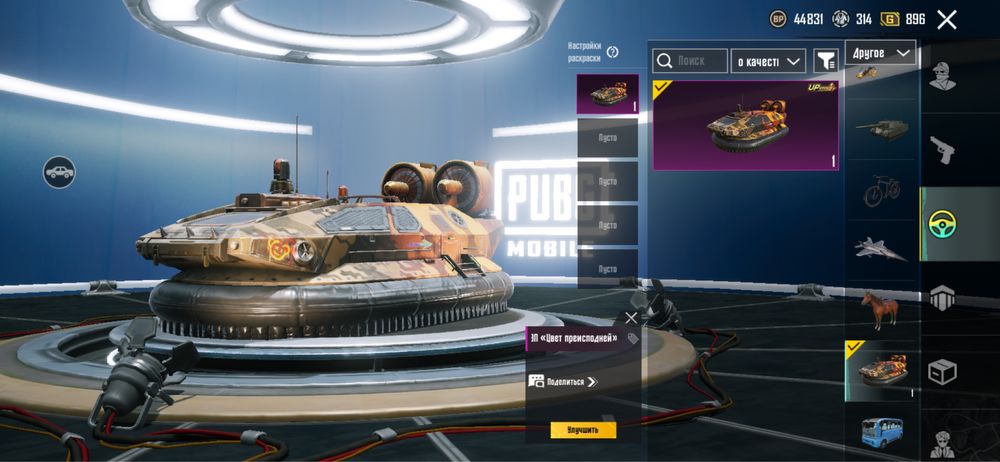This screenshot has height=462, width=1000.
Task: Share the skin via Поделиться
Action: pos(563,381)
